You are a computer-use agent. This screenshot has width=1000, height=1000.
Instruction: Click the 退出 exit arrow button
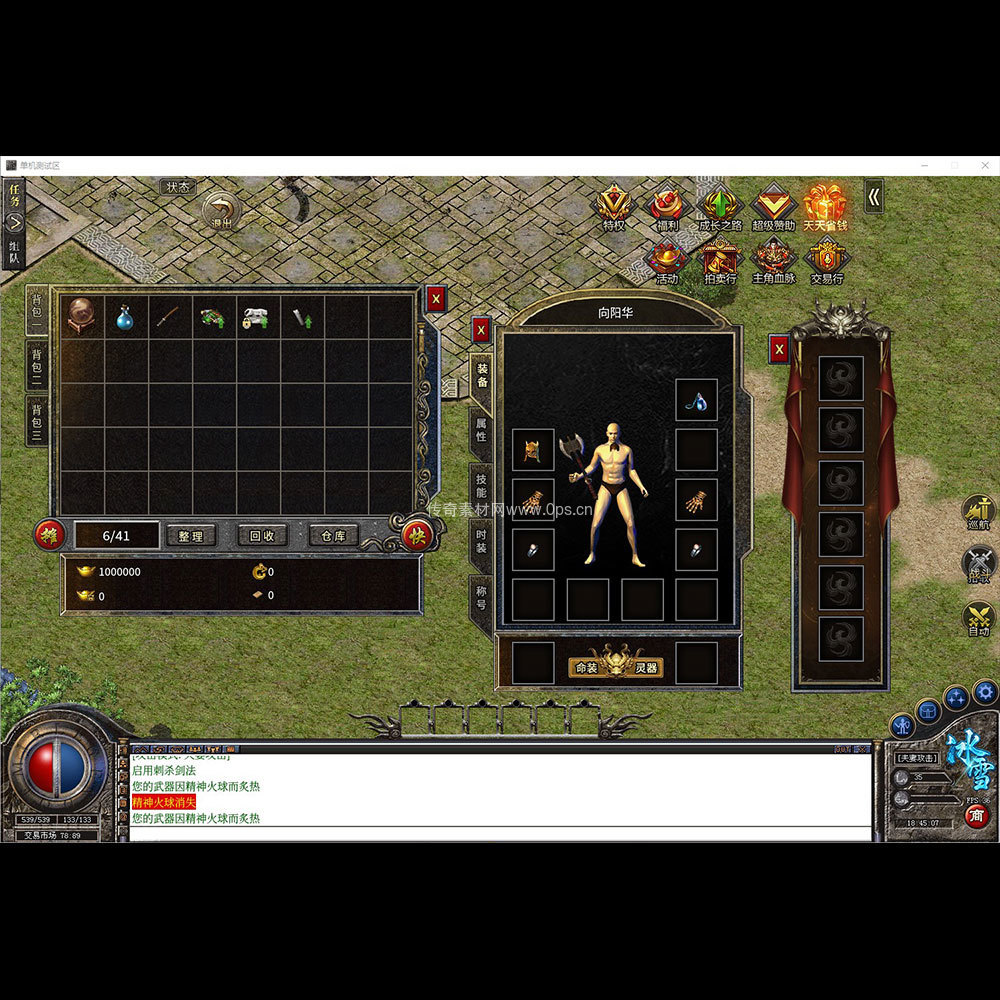pyautogui.click(x=221, y=212)
